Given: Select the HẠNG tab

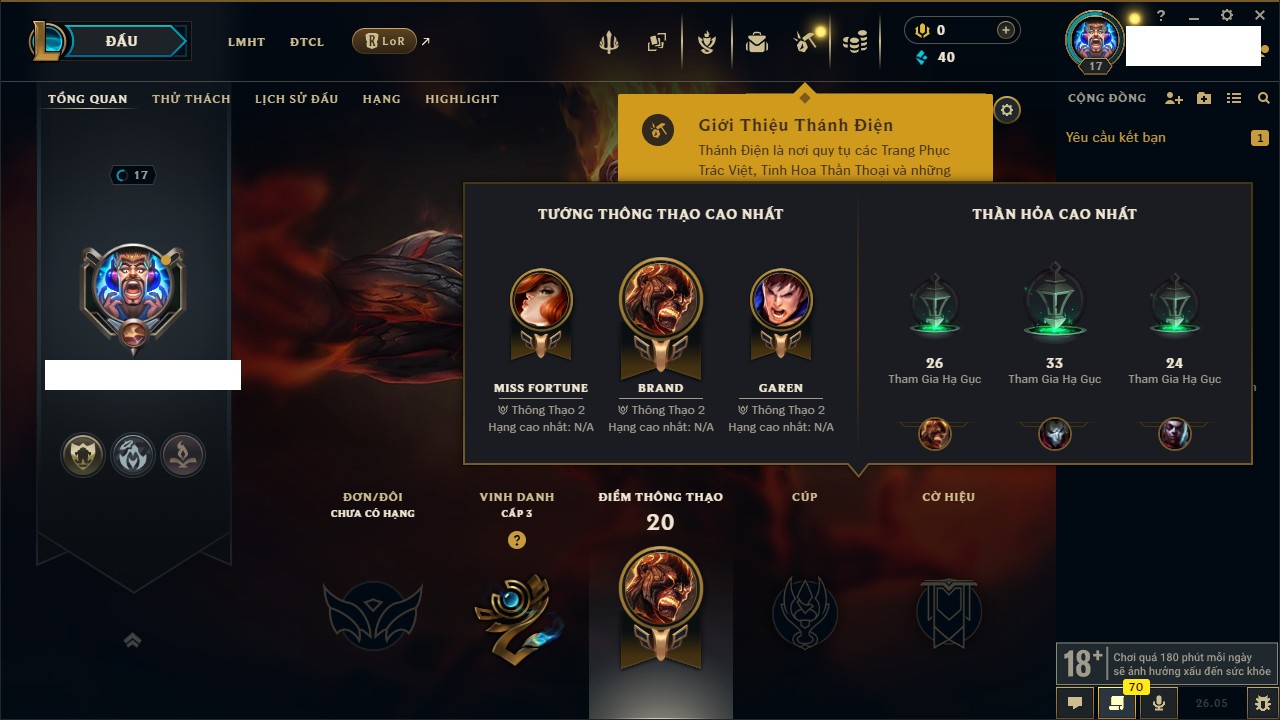Looking at the screenshot, I should [381, 99].
